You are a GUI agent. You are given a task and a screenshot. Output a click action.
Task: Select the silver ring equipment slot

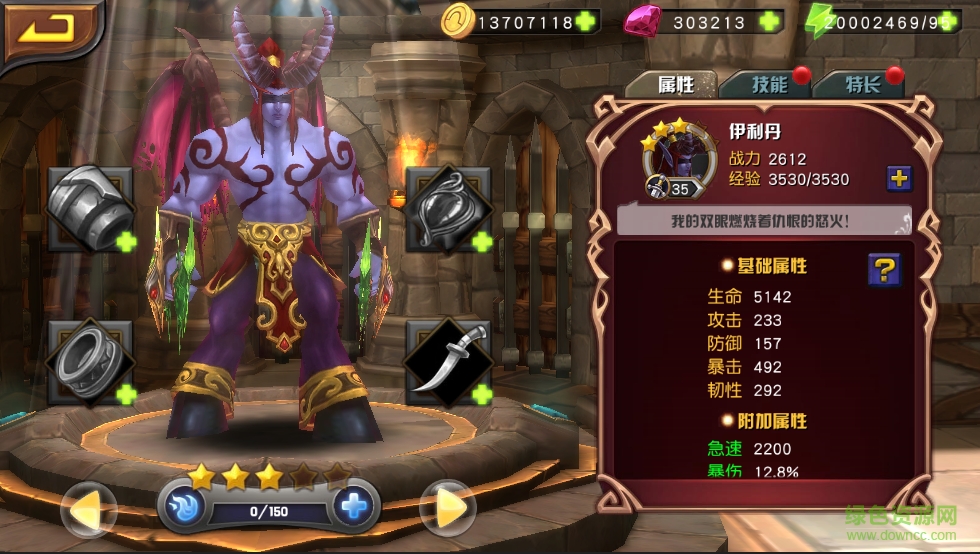90,361
